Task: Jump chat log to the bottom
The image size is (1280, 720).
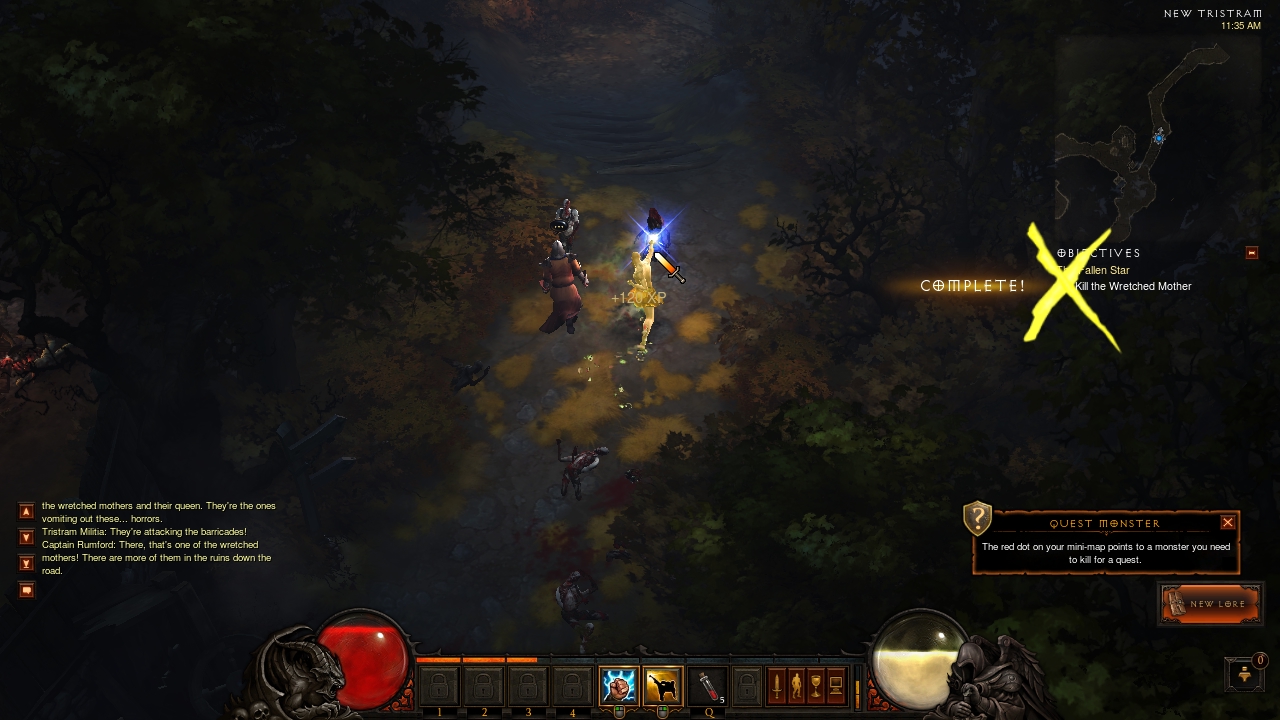Action: pyautogui.click(x=27, y=563)
